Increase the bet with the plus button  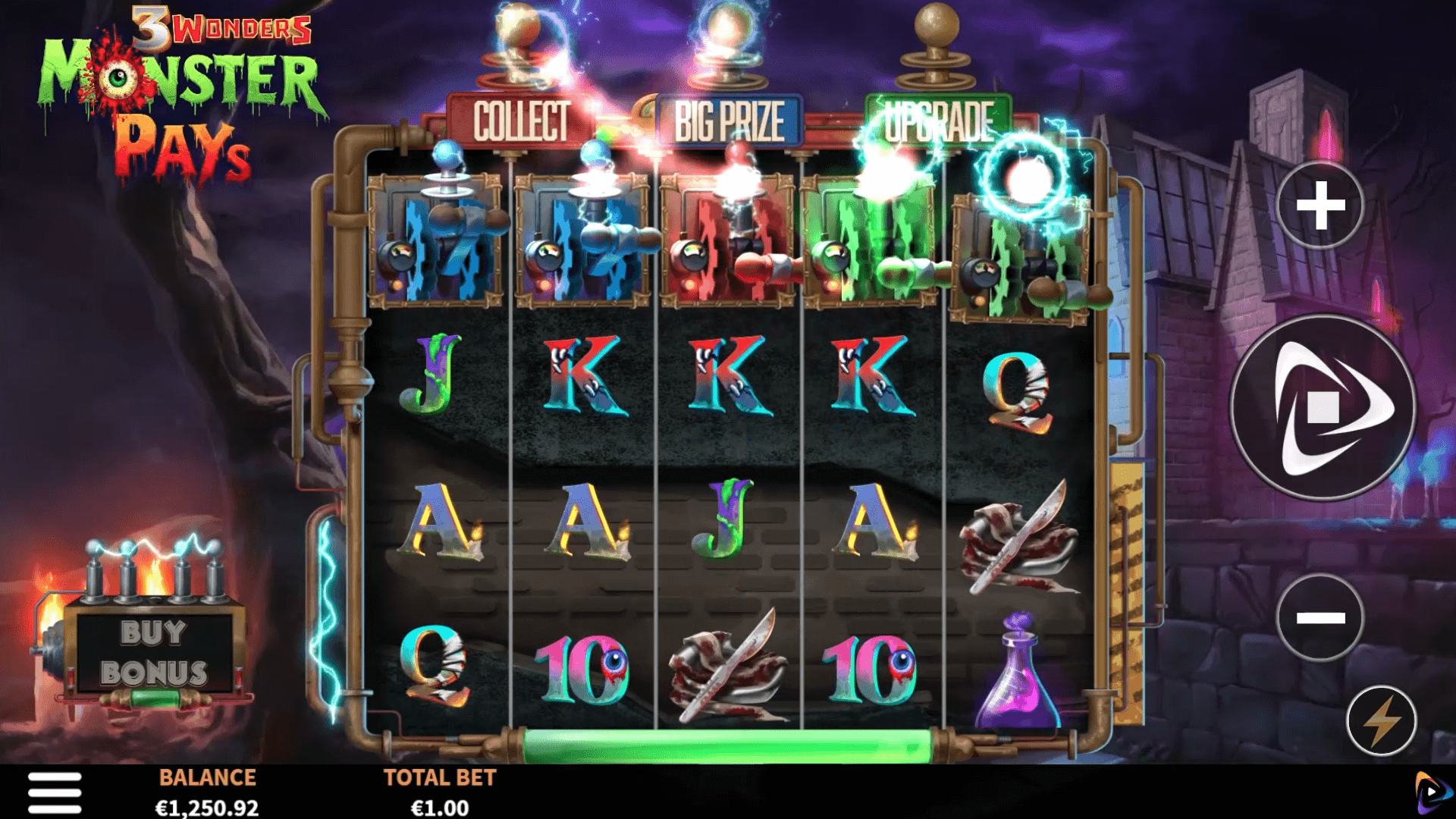tap(1320, 205)
